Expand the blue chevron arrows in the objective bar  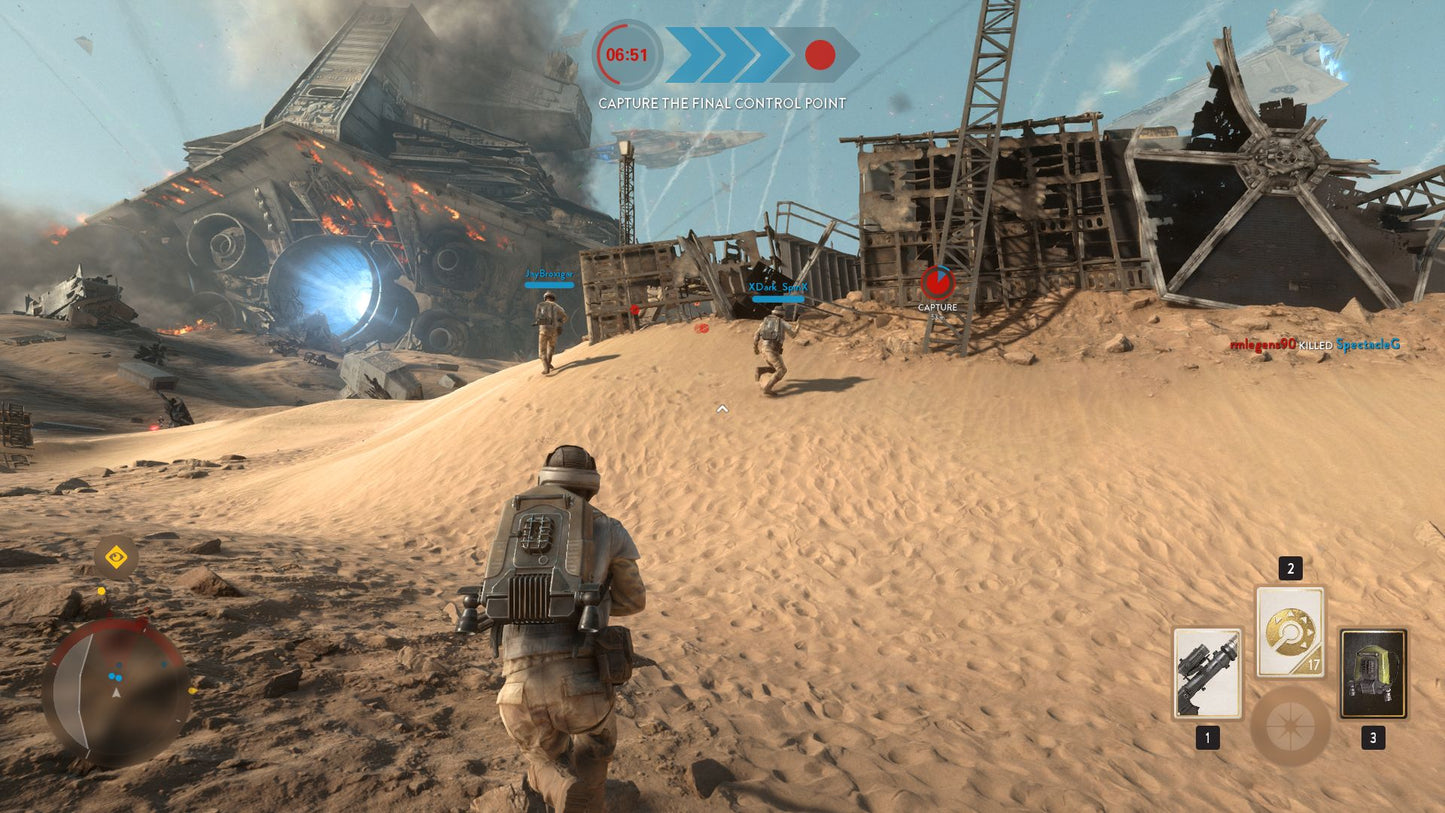coord(722,57)
